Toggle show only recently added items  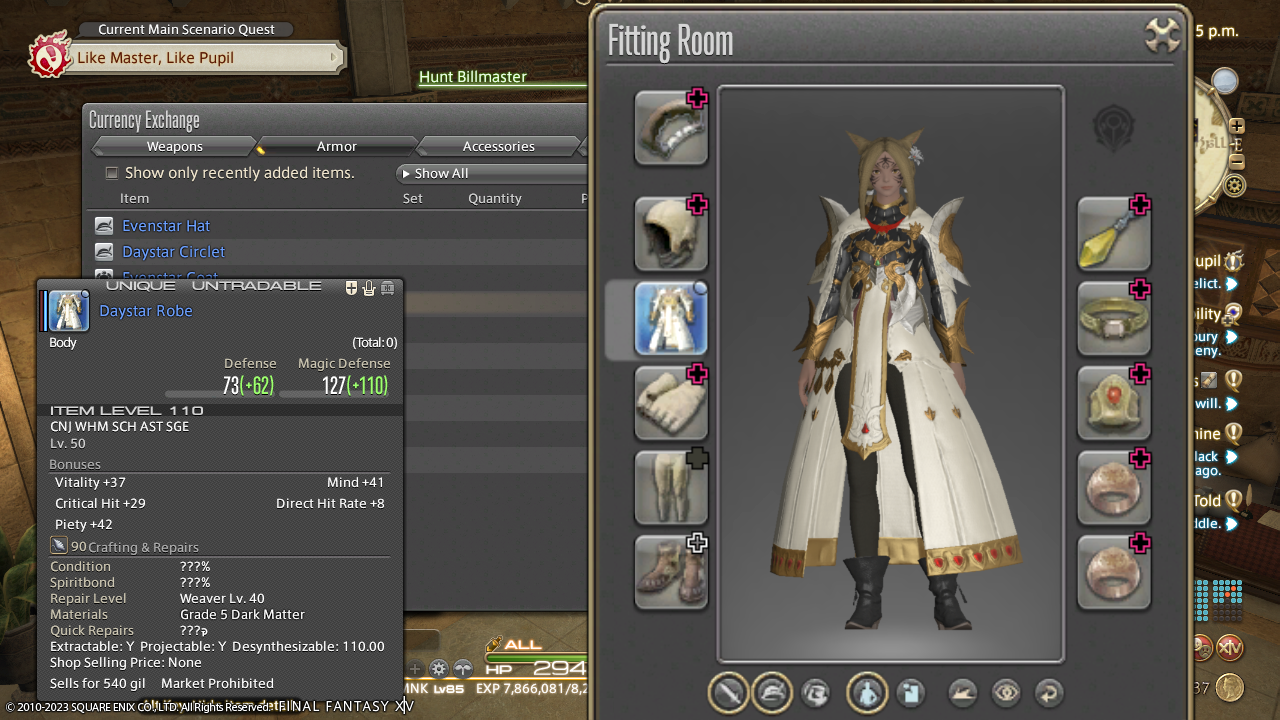(112, 173)
